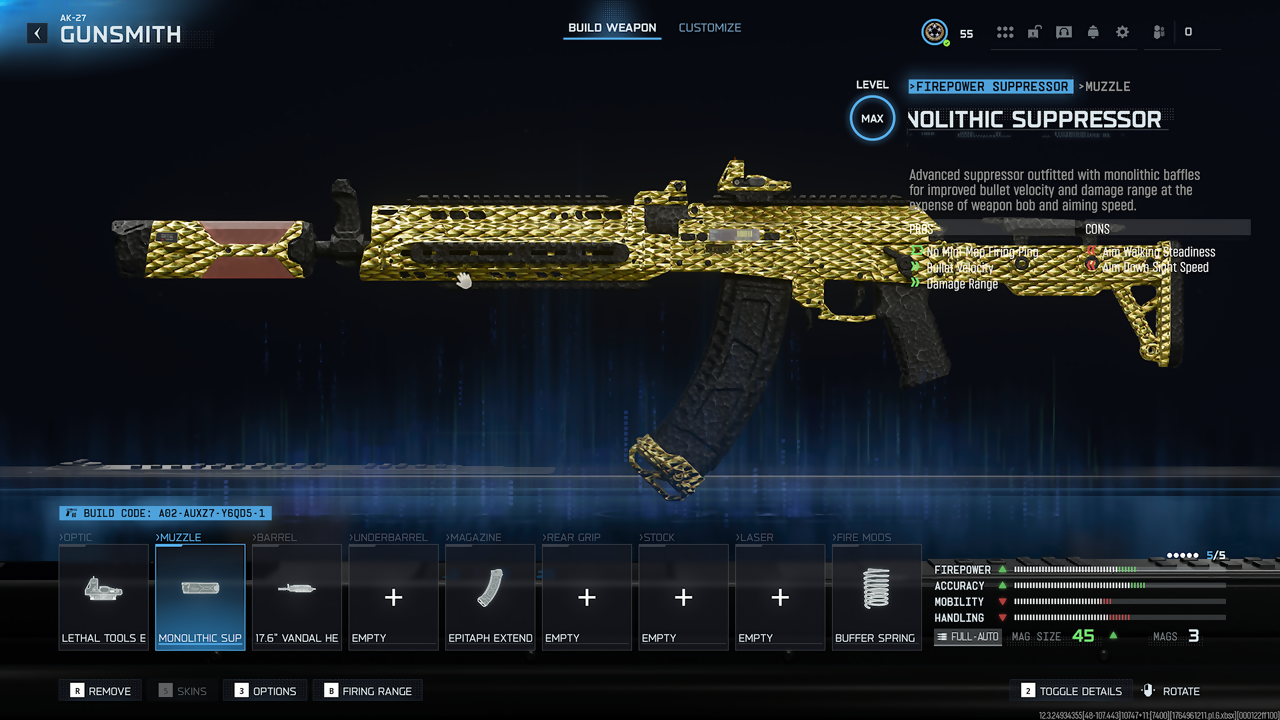Copy the build code A02-AUXZ7-Y6QD5-1
Screen dimensions: 1280x720
pos(165,513)
